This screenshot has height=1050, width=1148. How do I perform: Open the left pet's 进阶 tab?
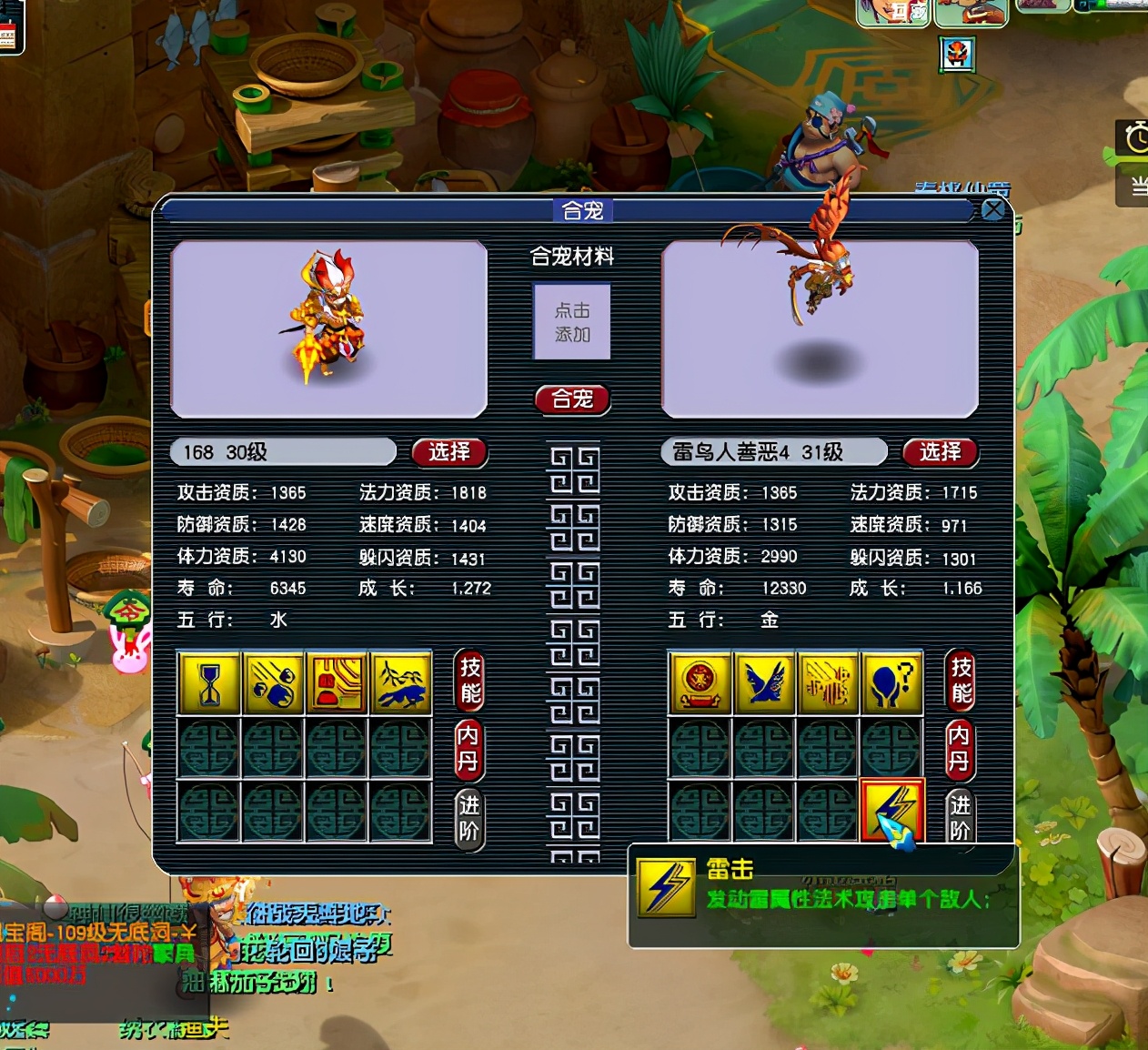(468, 818)
